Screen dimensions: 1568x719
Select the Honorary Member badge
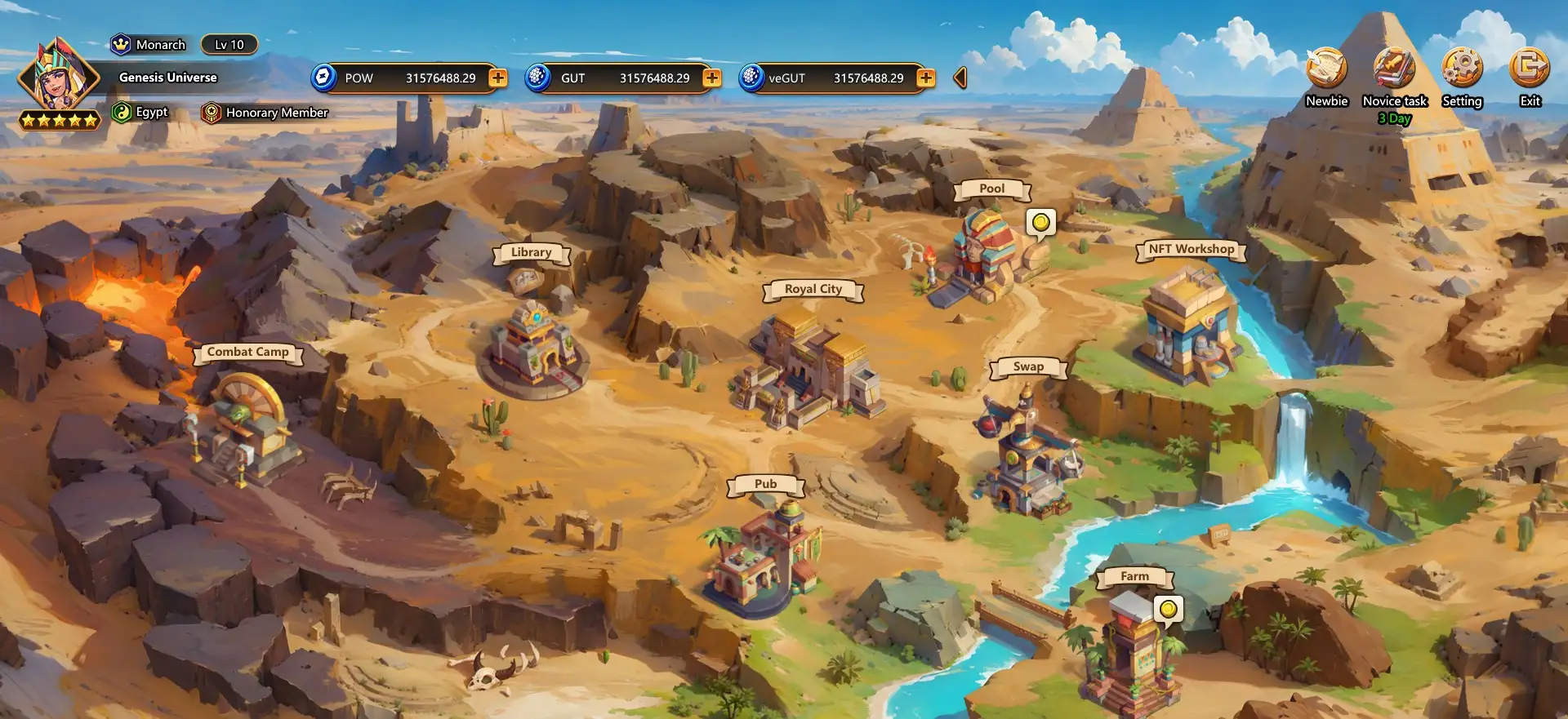coord(267,113)
